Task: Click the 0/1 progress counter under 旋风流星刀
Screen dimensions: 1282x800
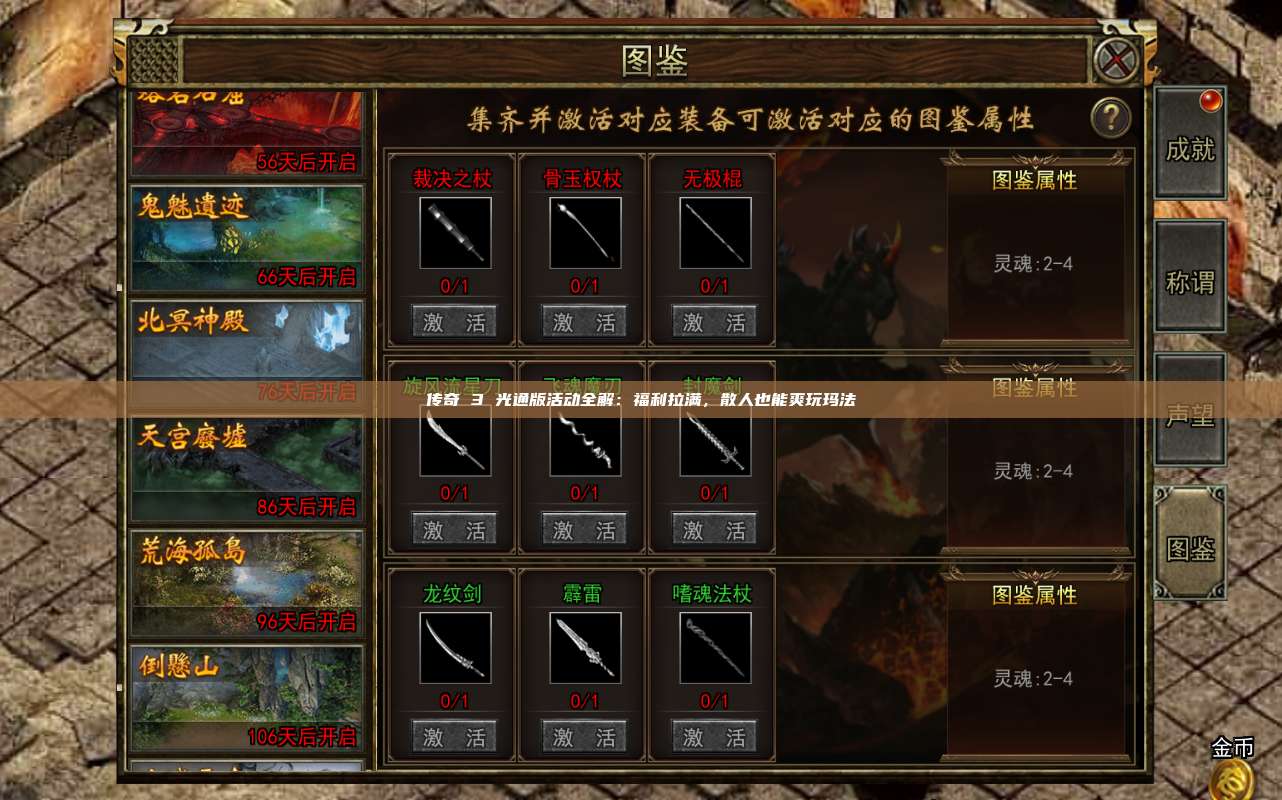Action: (x=454, y=493)
